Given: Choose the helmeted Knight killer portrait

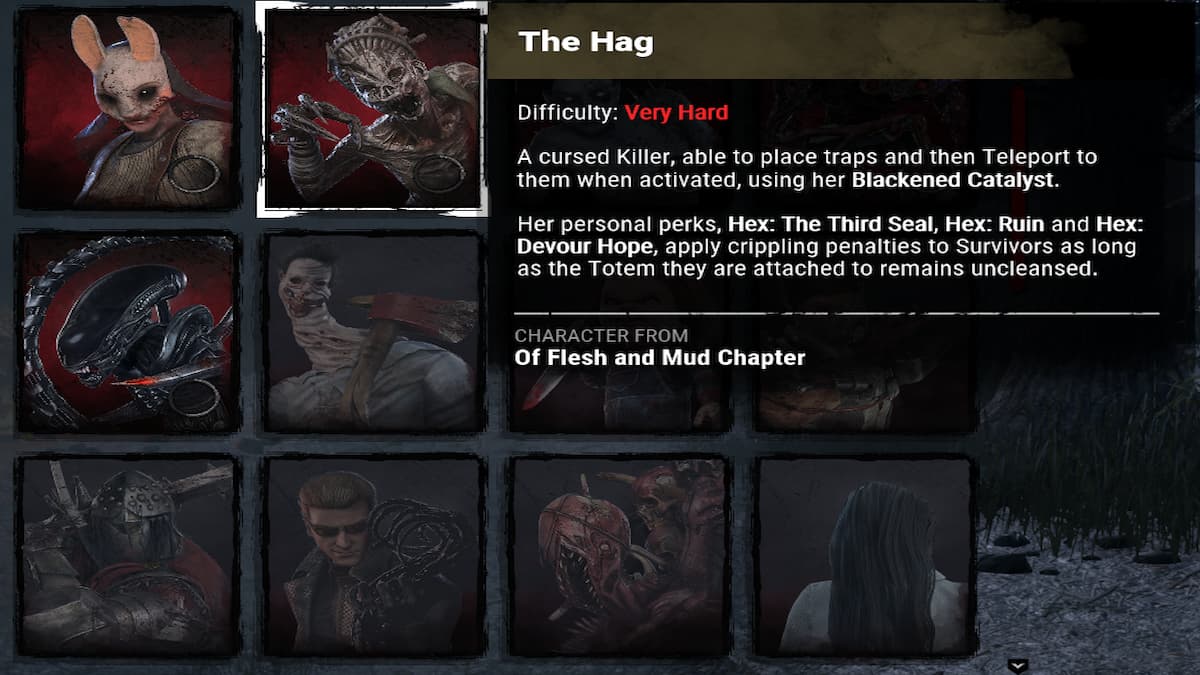Looking at the screenshot, I should point(128,556).
